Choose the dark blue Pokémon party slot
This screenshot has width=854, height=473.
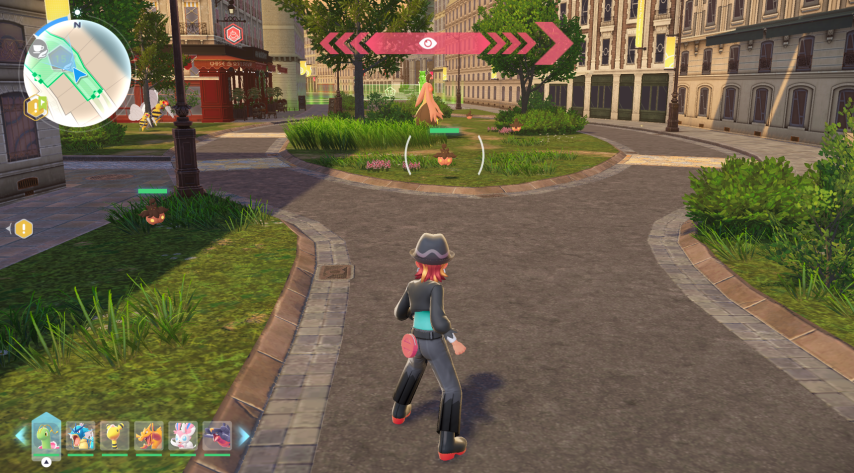(217, 435)
